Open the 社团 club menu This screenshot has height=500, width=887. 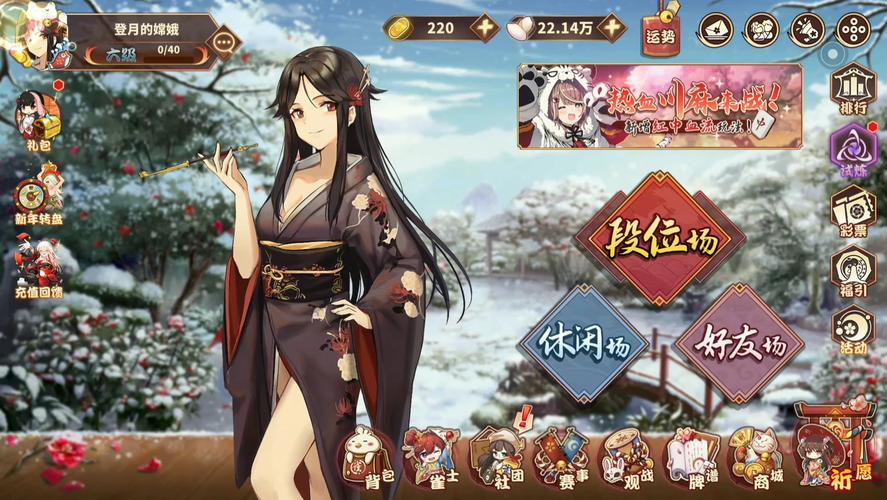(x=496, y=461)
